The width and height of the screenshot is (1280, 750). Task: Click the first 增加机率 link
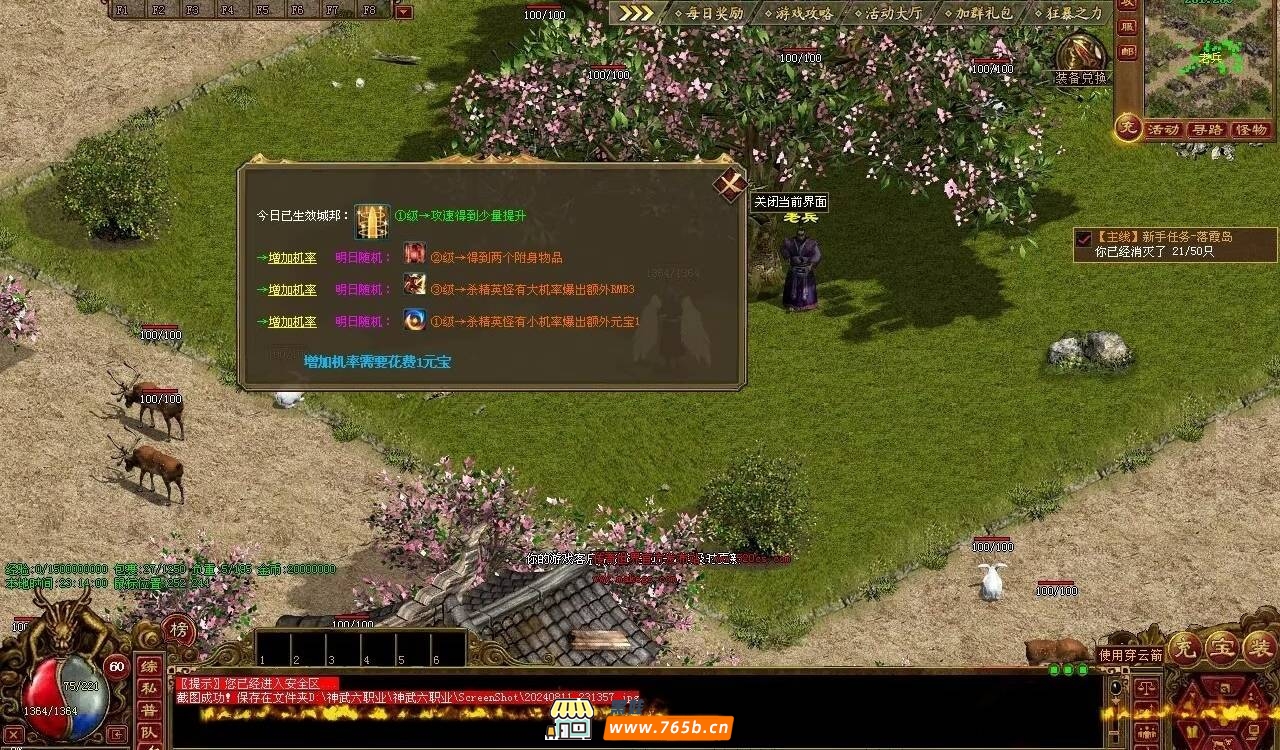pyautogui.click(x=292, y=258)
